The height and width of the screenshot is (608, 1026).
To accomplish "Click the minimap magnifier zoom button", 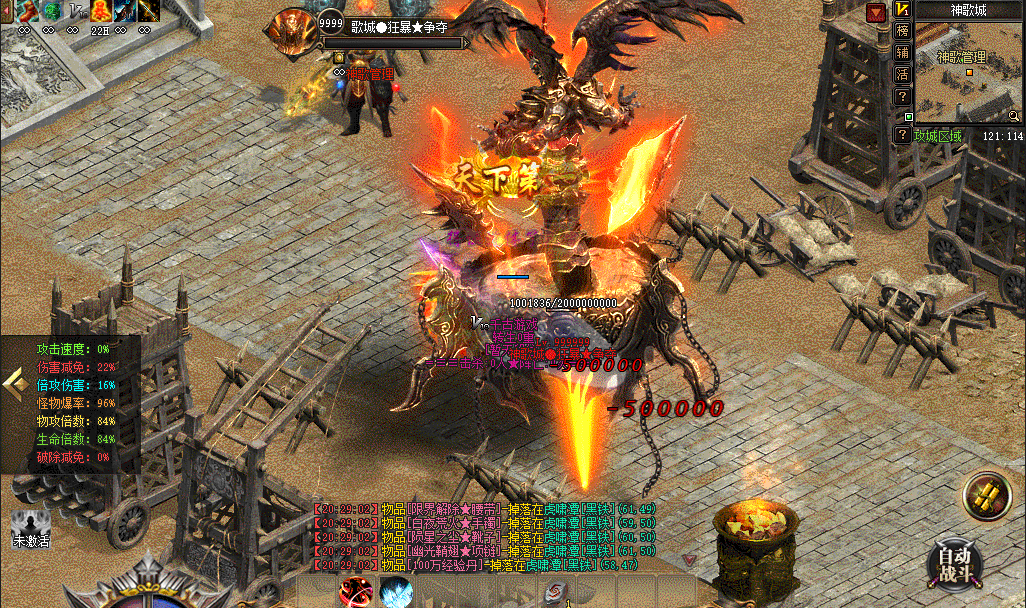I will [1015, 116].
